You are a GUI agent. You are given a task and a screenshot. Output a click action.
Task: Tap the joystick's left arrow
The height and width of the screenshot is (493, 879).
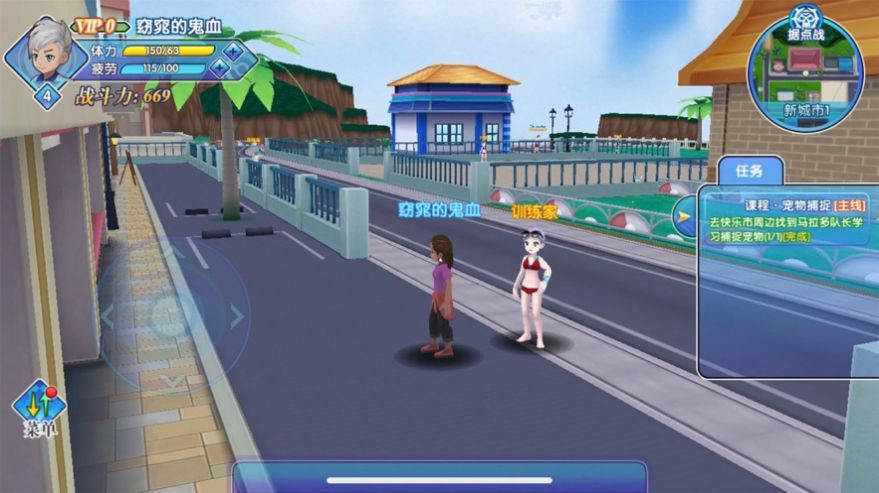point(107,316)
